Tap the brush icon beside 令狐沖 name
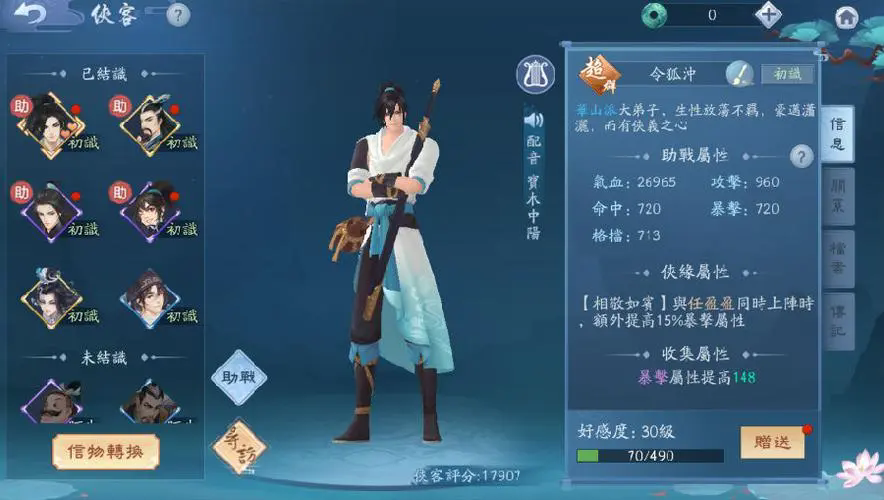This screenshot has height=500, width=884. pyautogui.click(x=739, y=73)
